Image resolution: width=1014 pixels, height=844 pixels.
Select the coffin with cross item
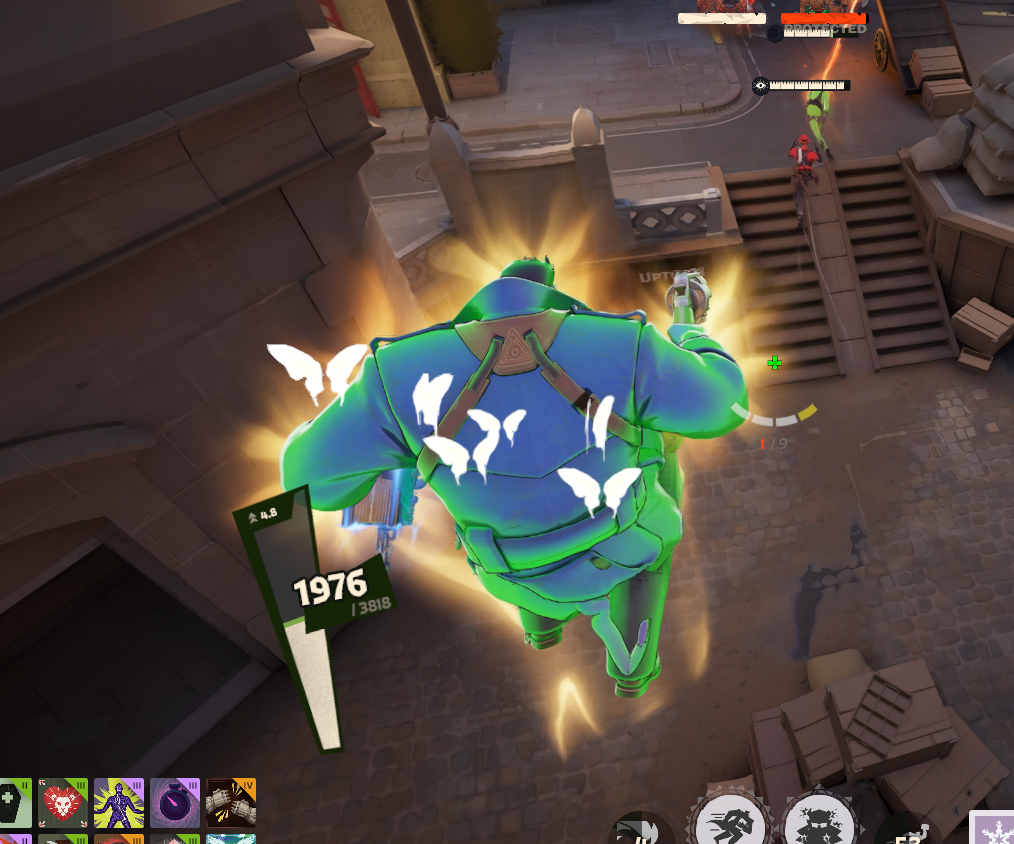pos(15,803)
